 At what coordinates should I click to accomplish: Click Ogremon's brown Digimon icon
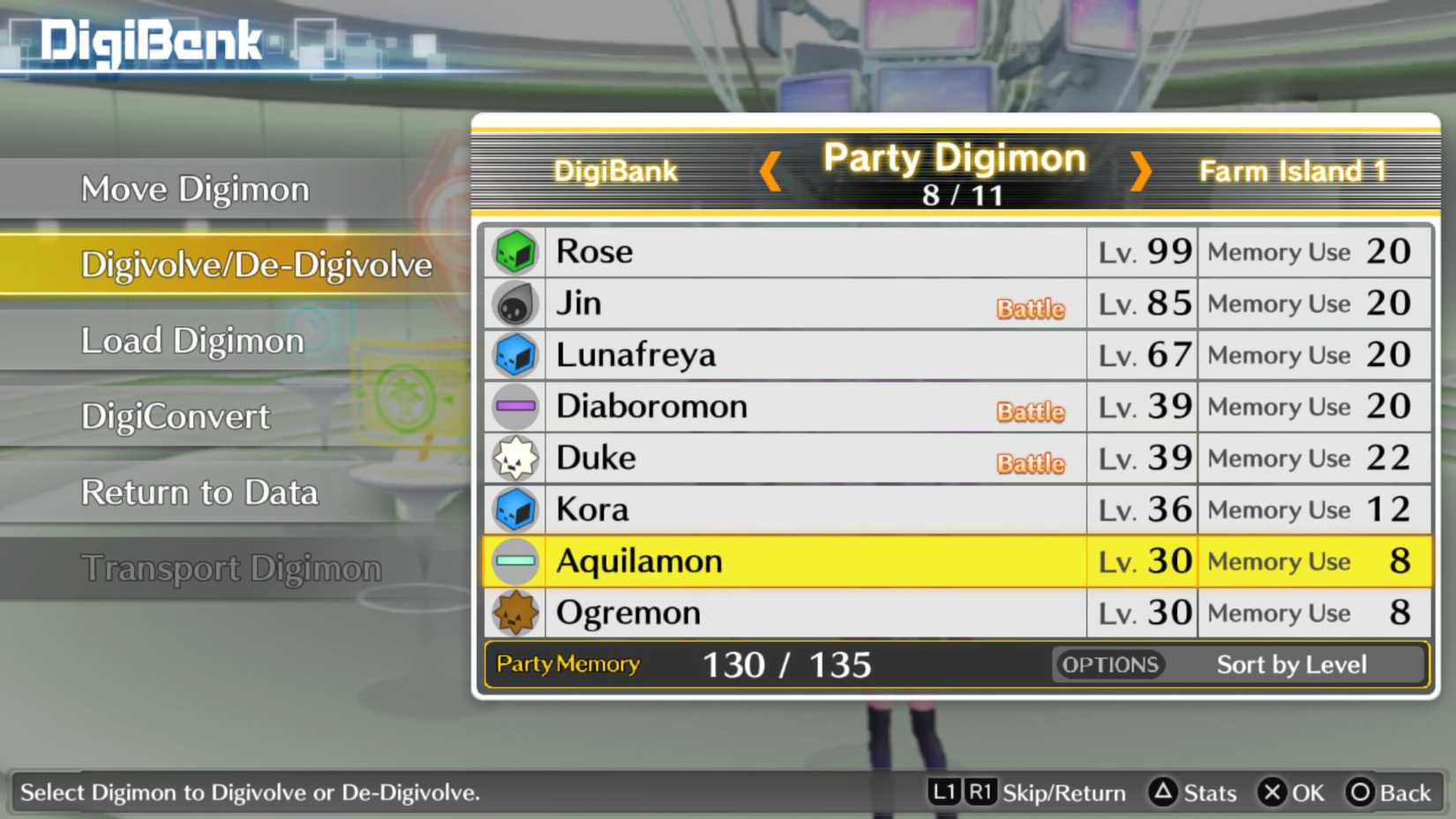point(514,612)
